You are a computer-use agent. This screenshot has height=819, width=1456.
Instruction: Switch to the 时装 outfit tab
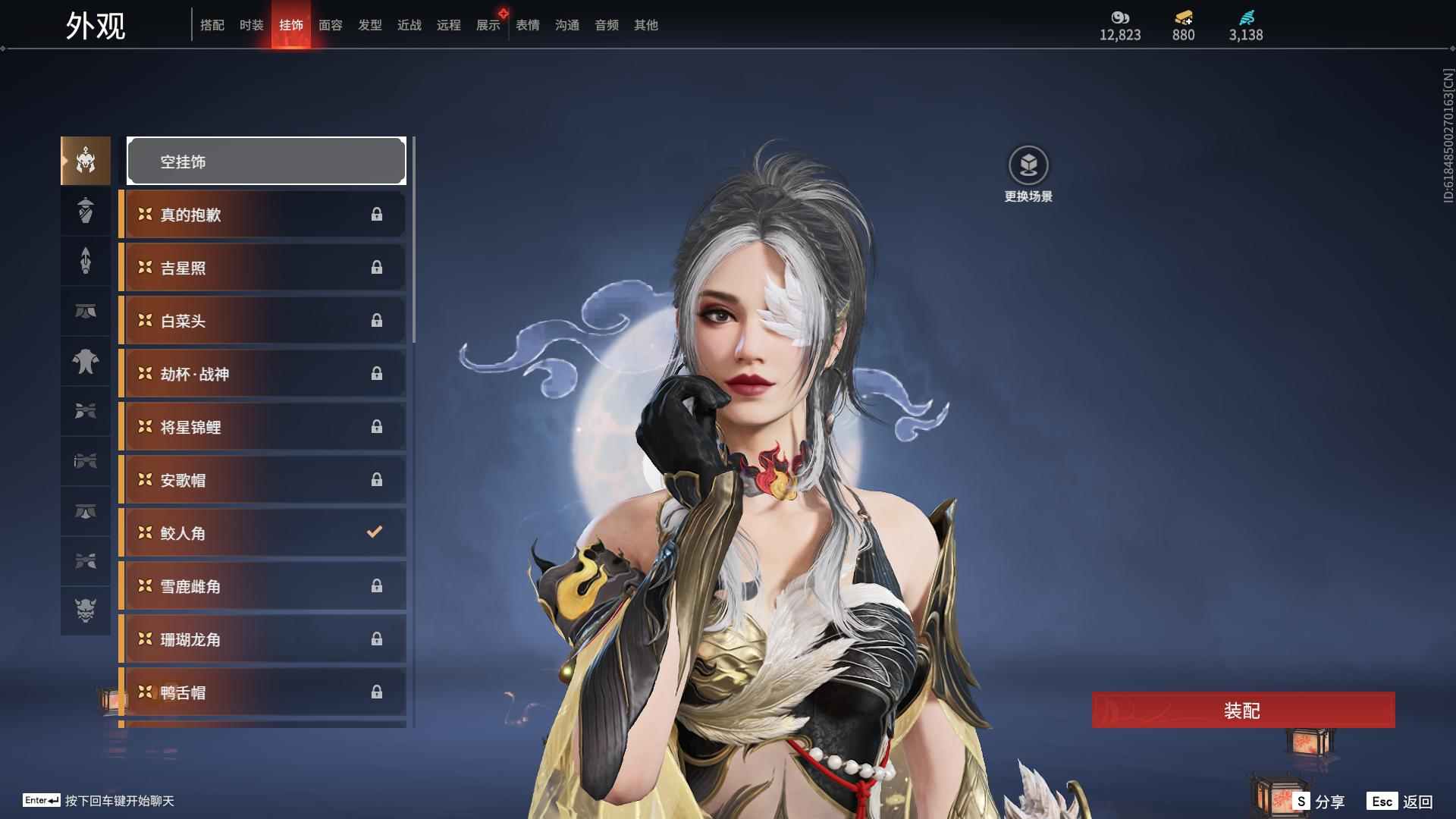click(x=251, y=25)
